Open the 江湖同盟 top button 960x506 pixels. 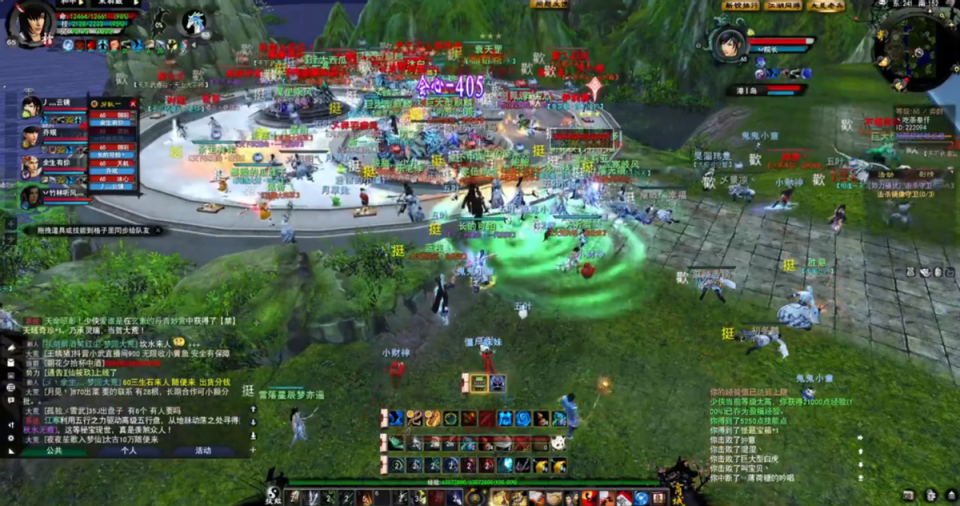click(784, 6)
